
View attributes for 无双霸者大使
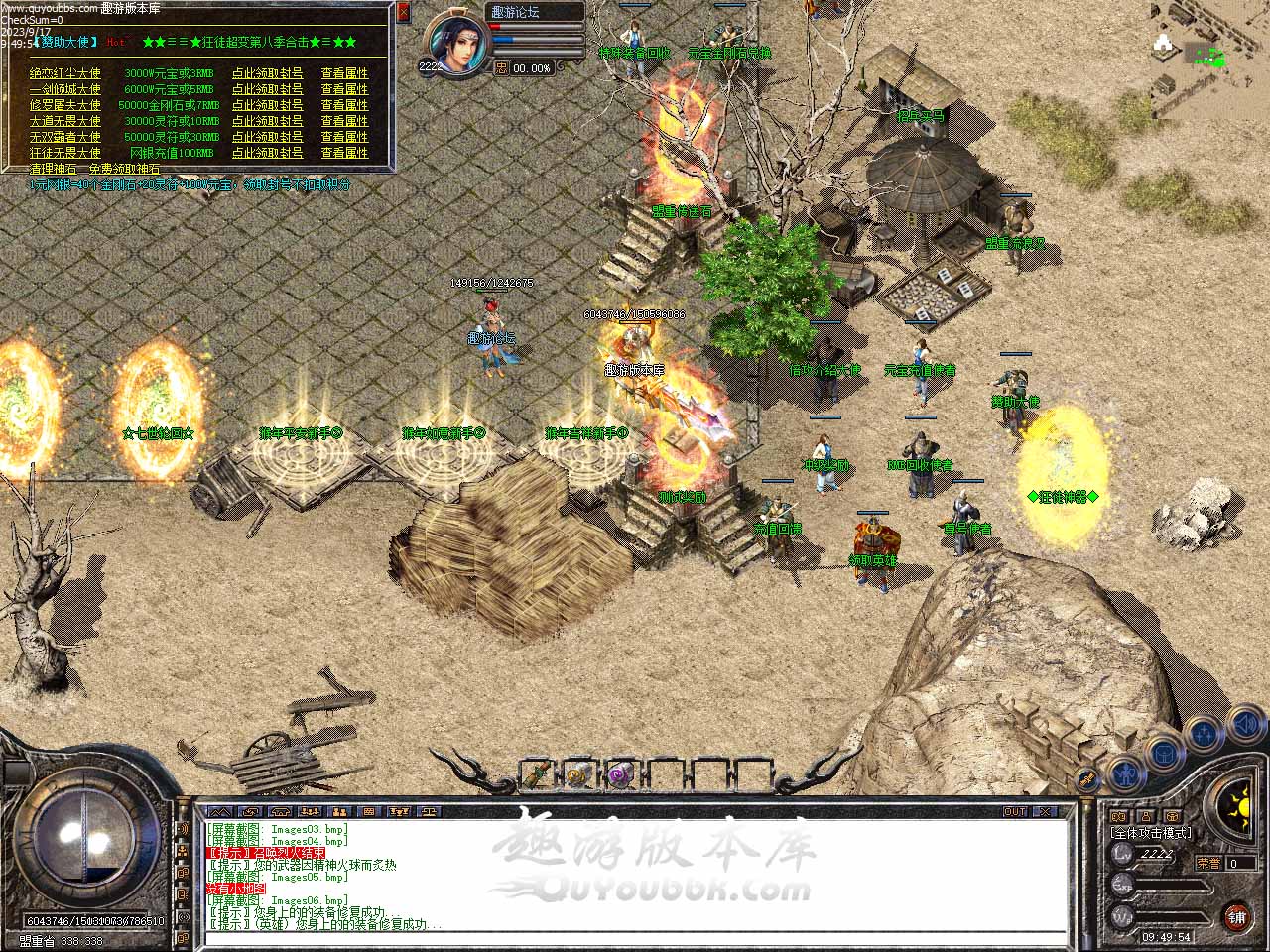[x=344, y=137]
